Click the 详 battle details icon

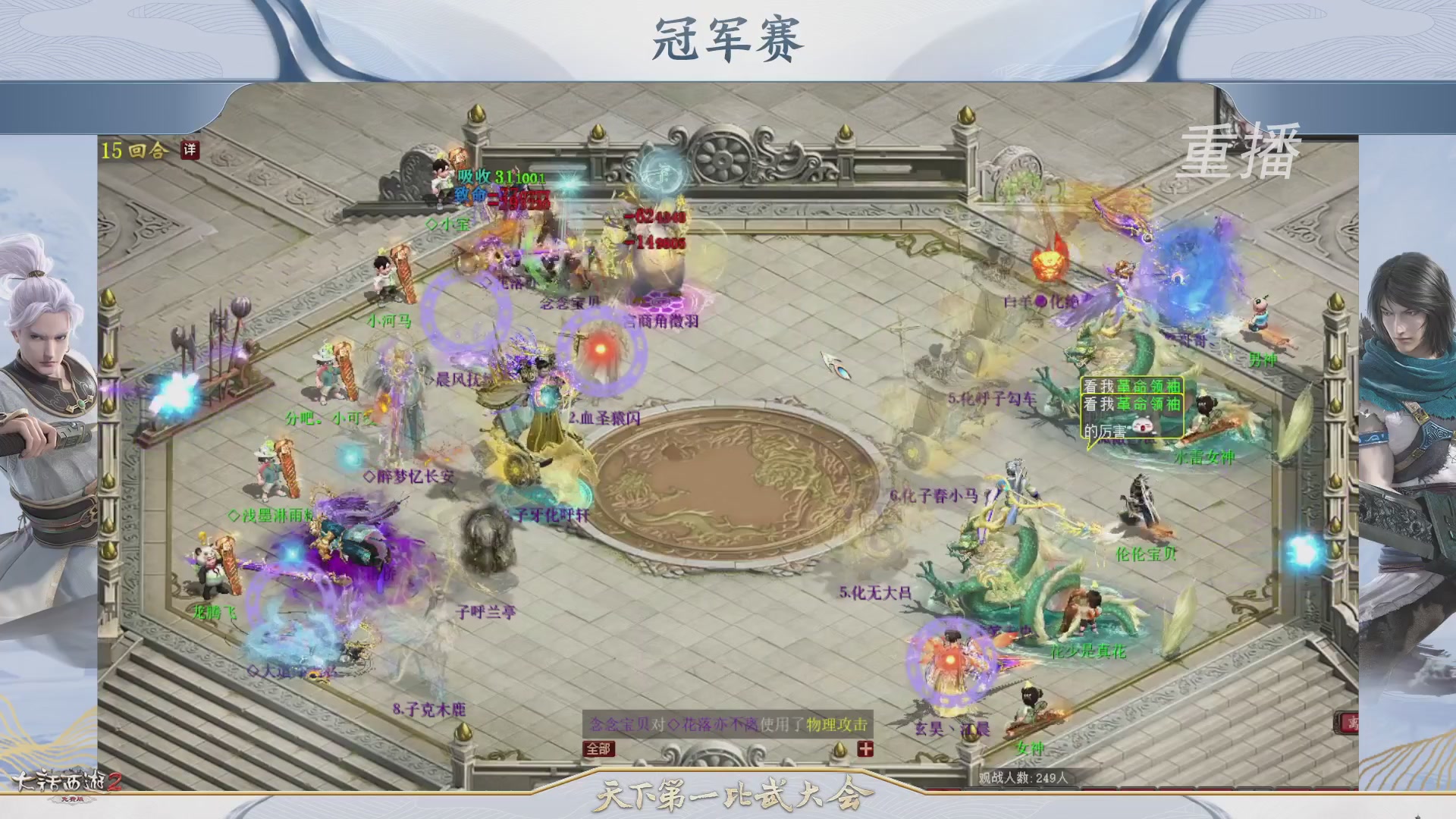191,151
